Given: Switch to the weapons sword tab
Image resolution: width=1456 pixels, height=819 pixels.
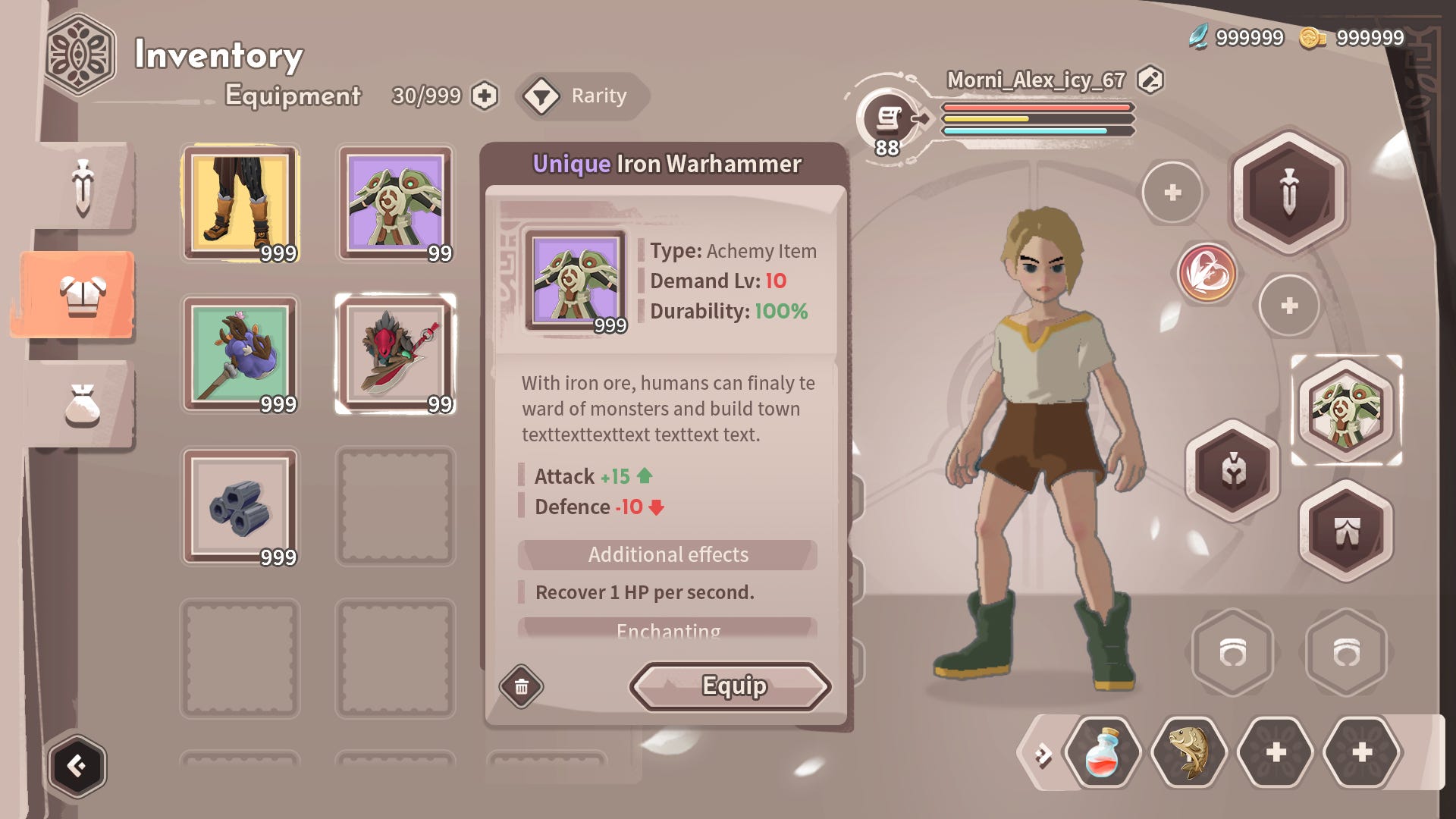Looking at the screenshot, I should 83,187.
